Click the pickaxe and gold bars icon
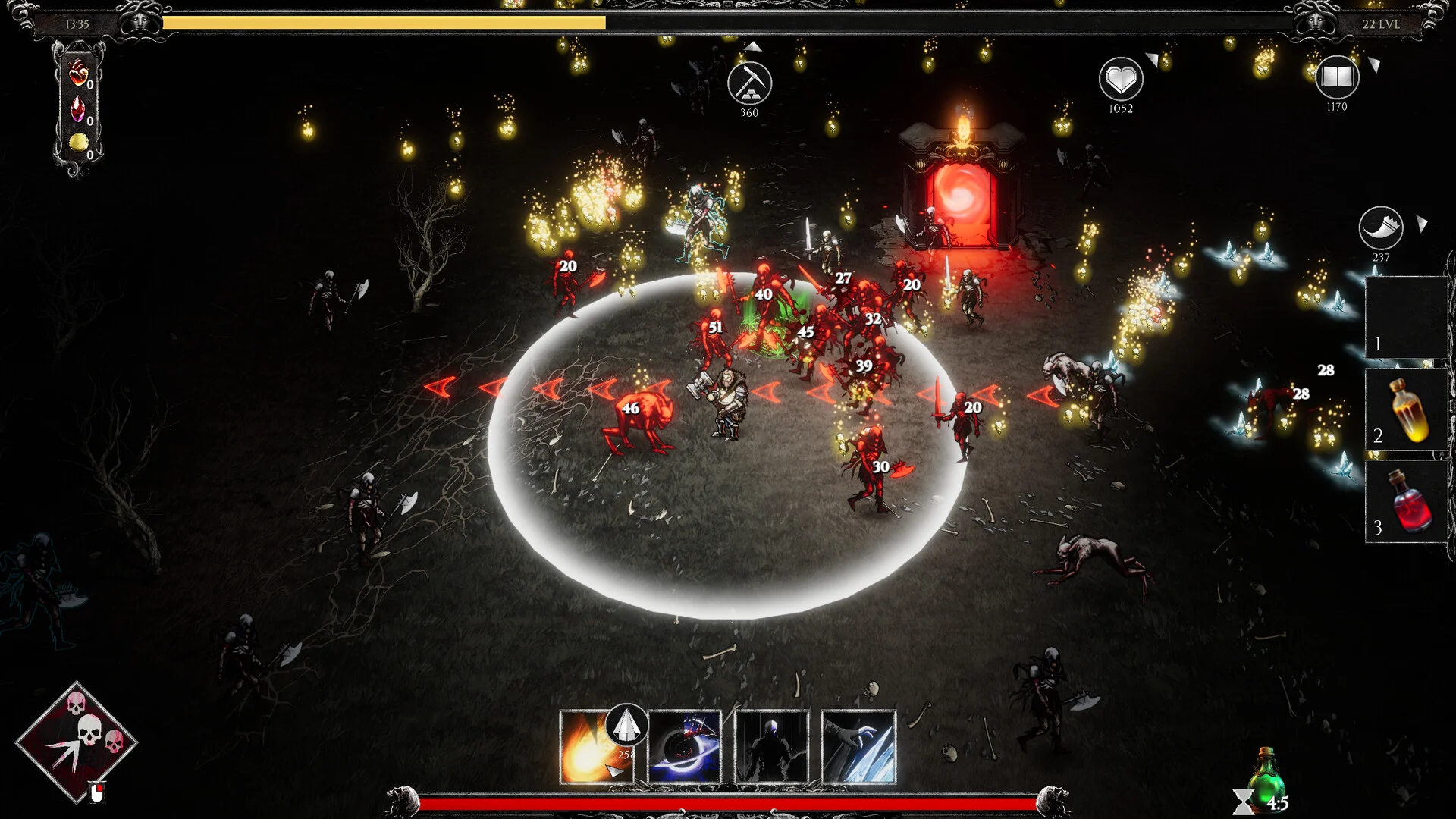The image size is (1456, 819). pos(749,83)
